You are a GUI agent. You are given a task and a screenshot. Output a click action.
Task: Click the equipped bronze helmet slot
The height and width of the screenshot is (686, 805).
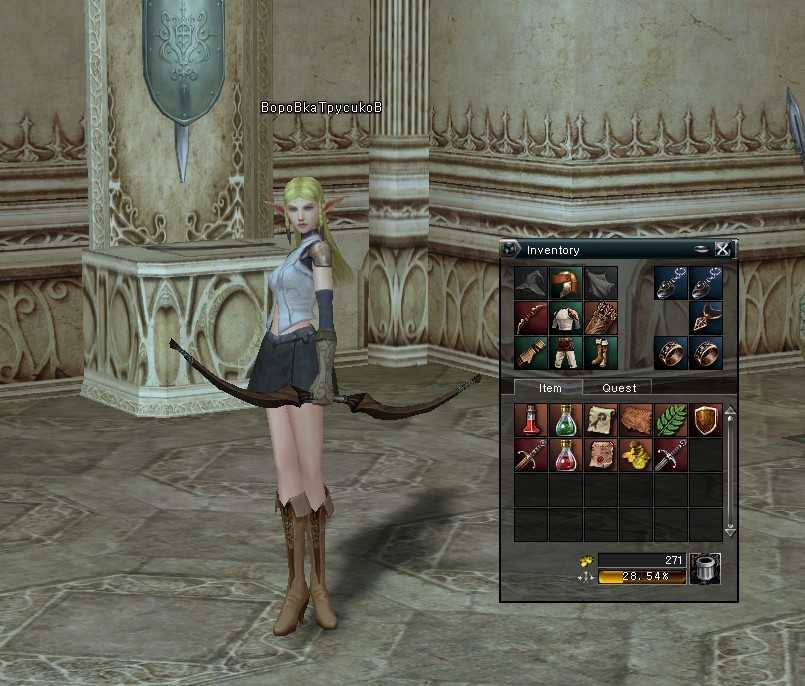coord(566,283)
